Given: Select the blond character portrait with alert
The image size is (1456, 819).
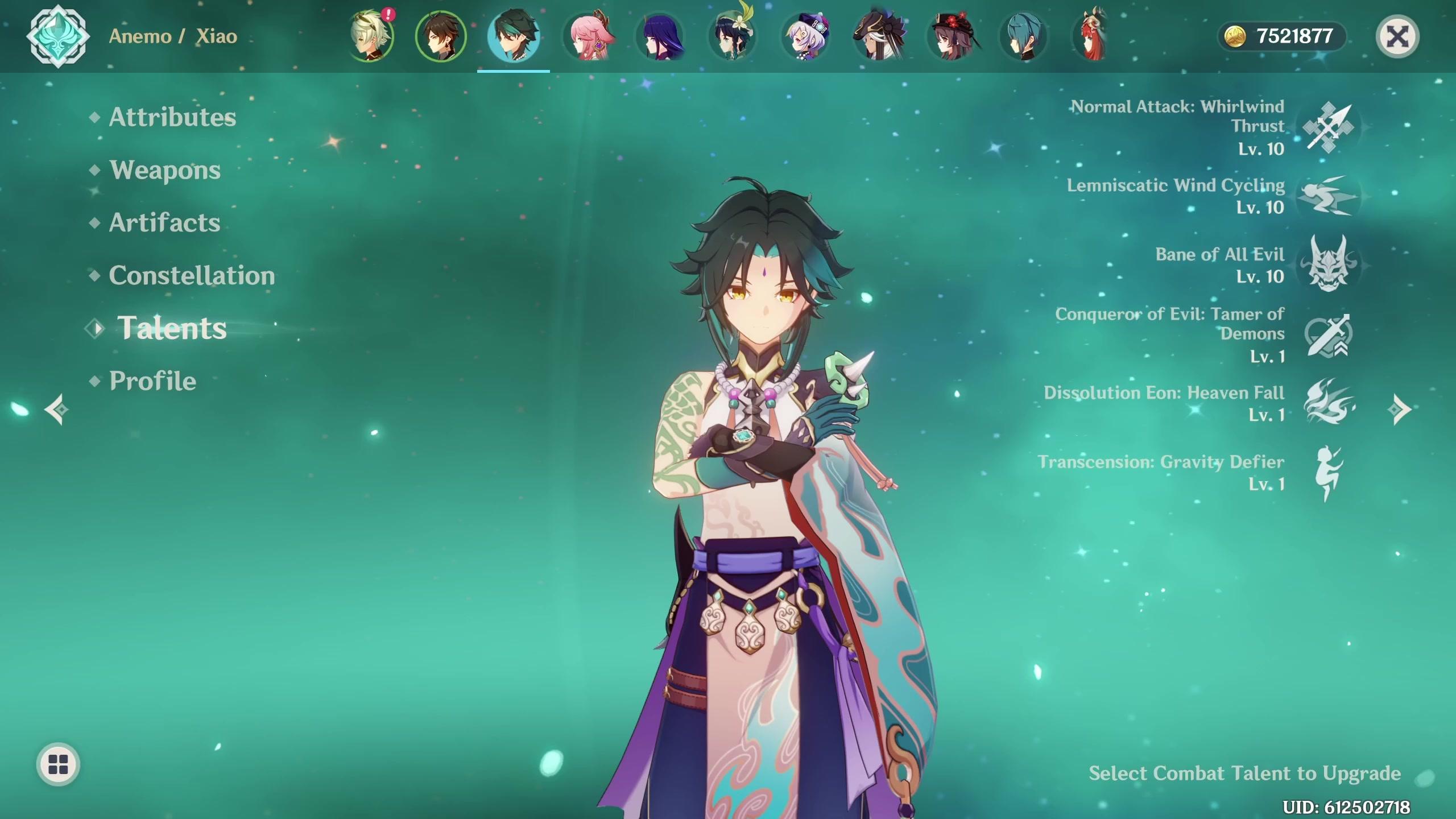Looking at the screenshot, I should point(371,36).
